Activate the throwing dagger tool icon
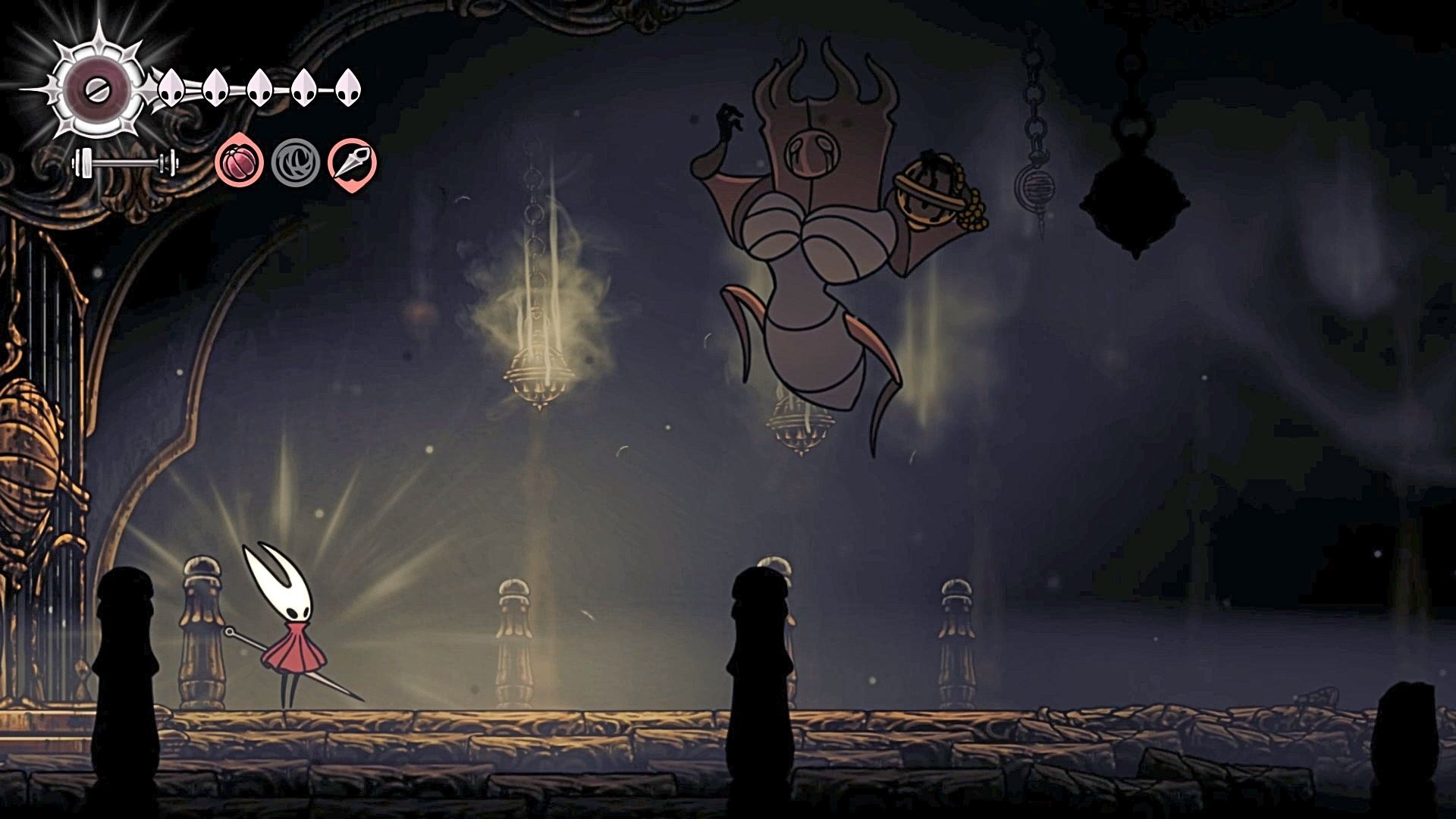This screenshot has height=819, width=1456. pos(353,163)
